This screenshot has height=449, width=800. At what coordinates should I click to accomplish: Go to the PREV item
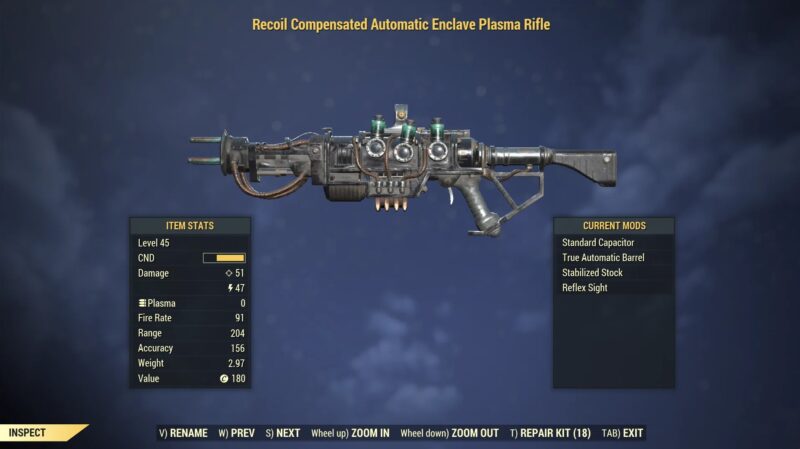click(236, 433)
